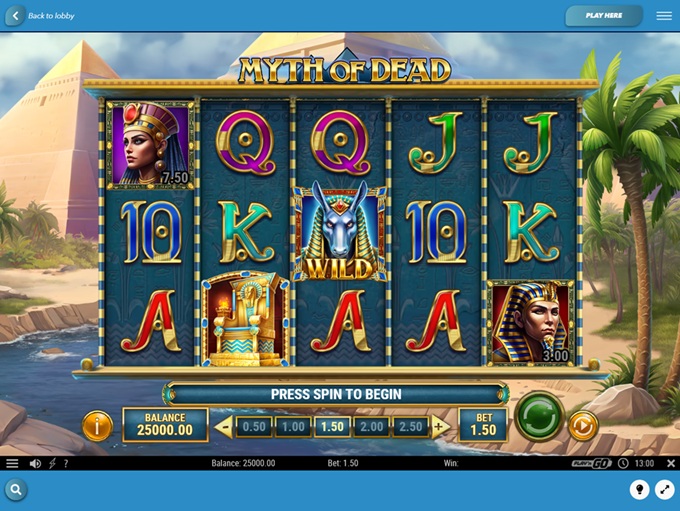The image size is (680, 511).
Task: Open help with the question mark
Action: (x=66, y=464)
